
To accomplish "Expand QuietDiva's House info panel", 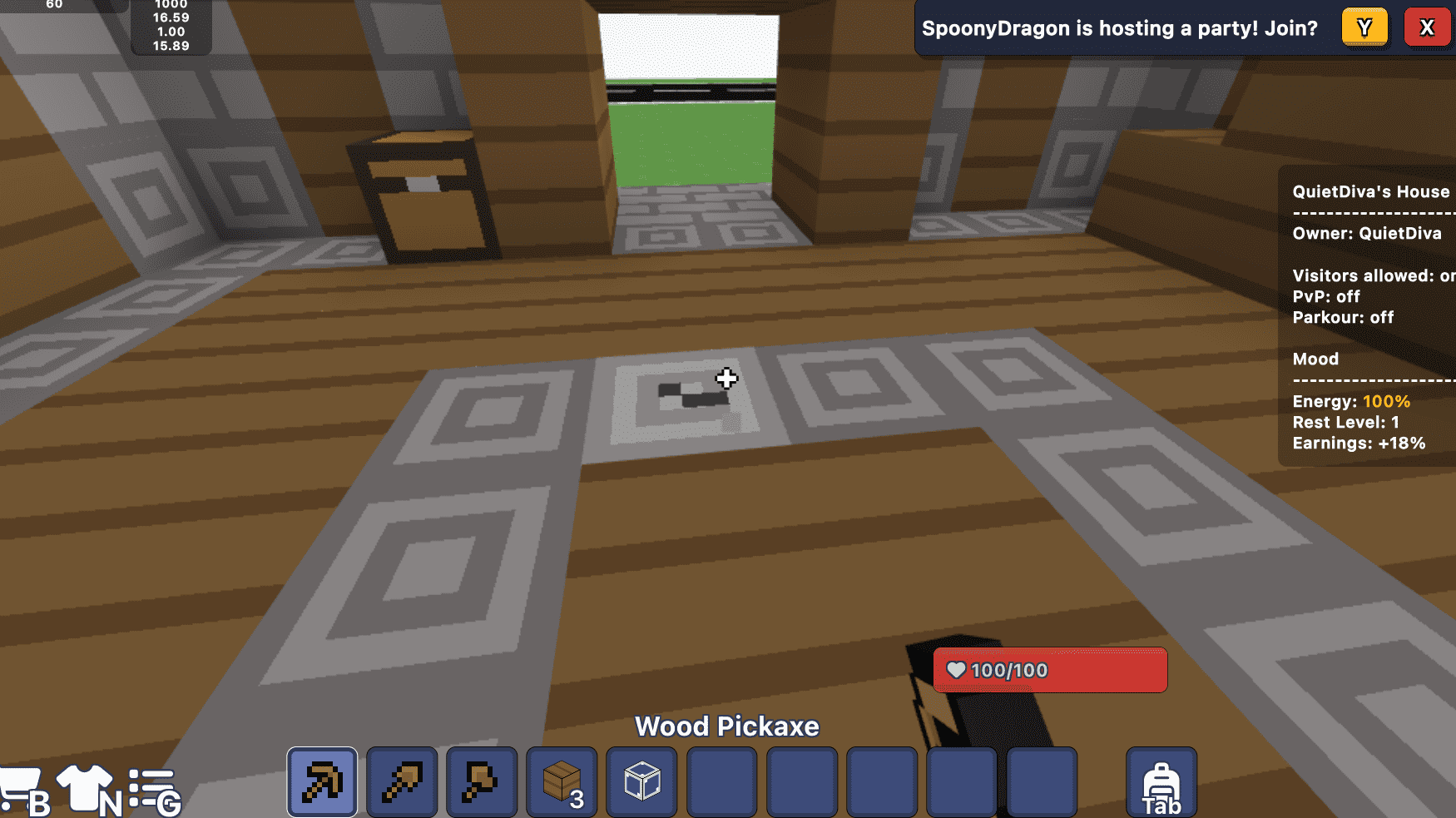I will coord(1369,191).
